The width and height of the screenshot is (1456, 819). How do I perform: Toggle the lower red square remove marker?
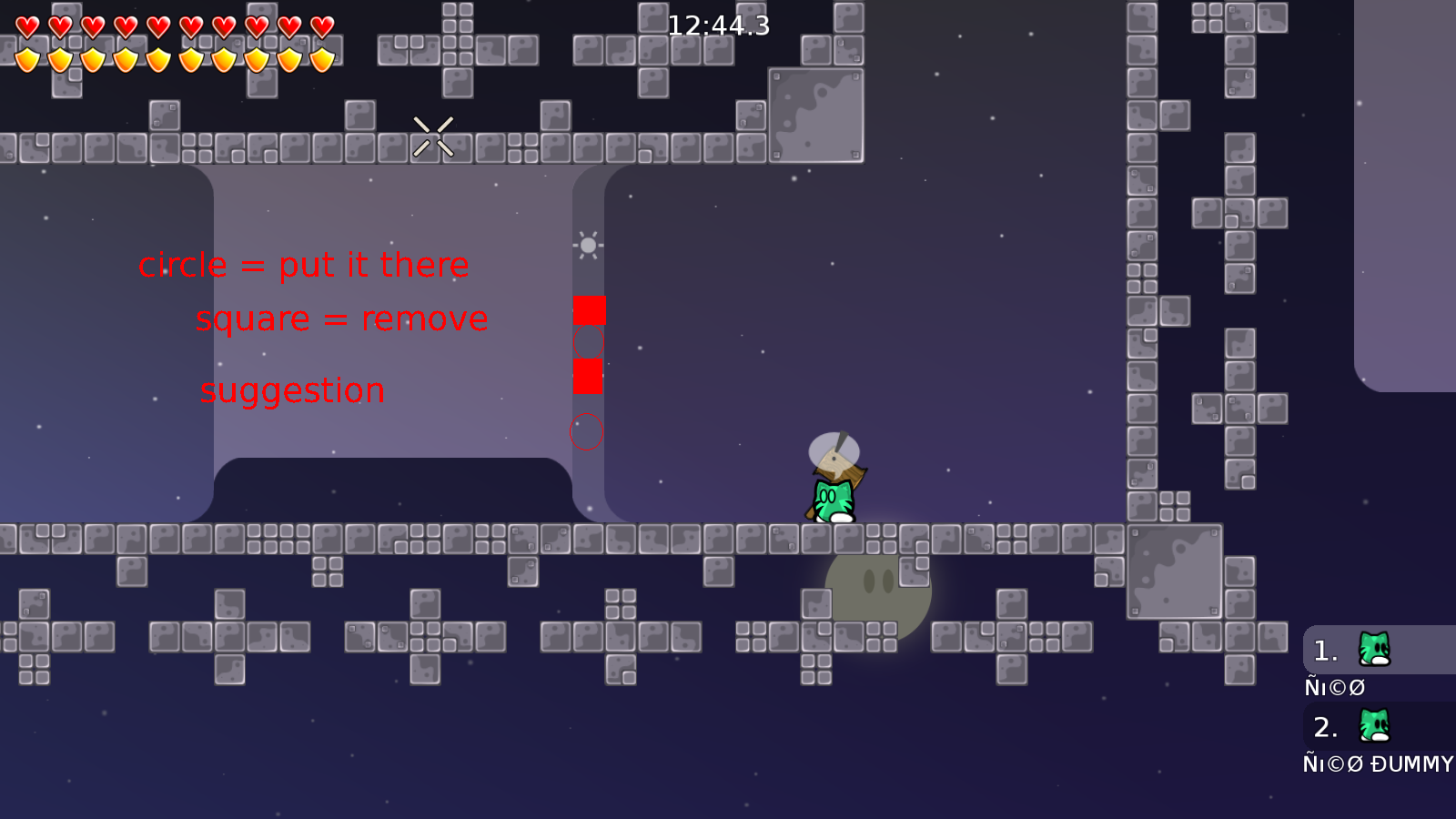click(x=590, y=375)
